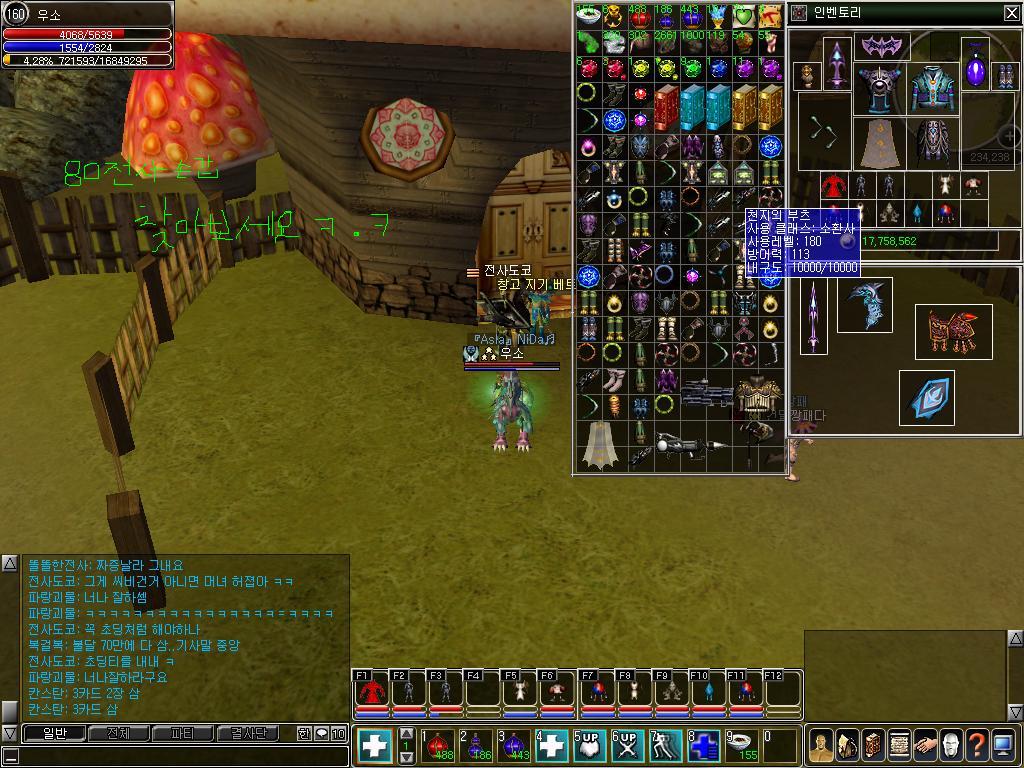1024x768 pixels.
Task: Use the blue potion in hotbar slot 3
Action: coord(513,745)
